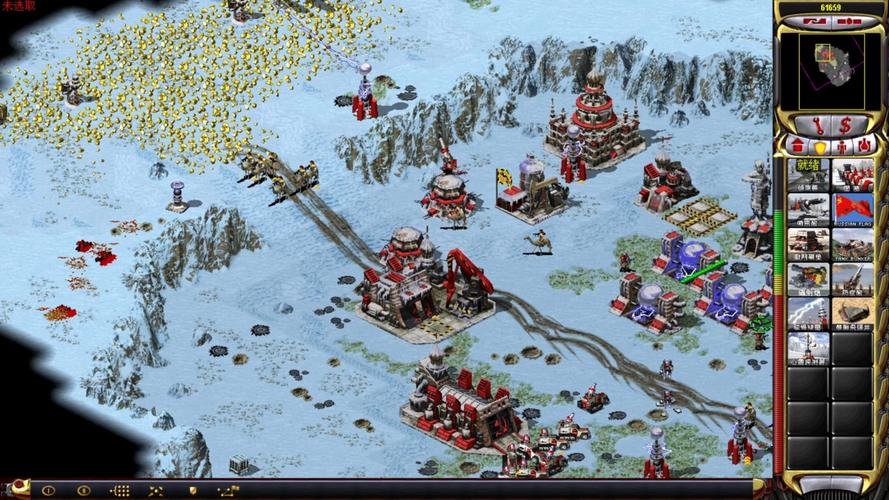This screenshot has height=500, width=889.
Task: Select the radar tower build icon
Action: pos(808,346)
